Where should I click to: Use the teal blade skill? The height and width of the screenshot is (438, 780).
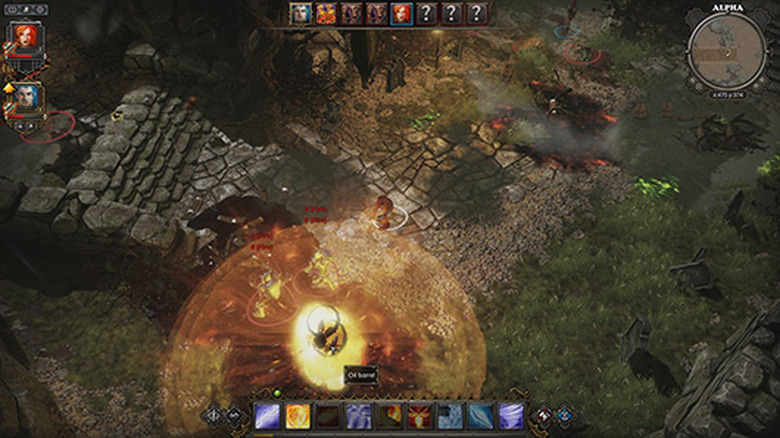[480, 416]
